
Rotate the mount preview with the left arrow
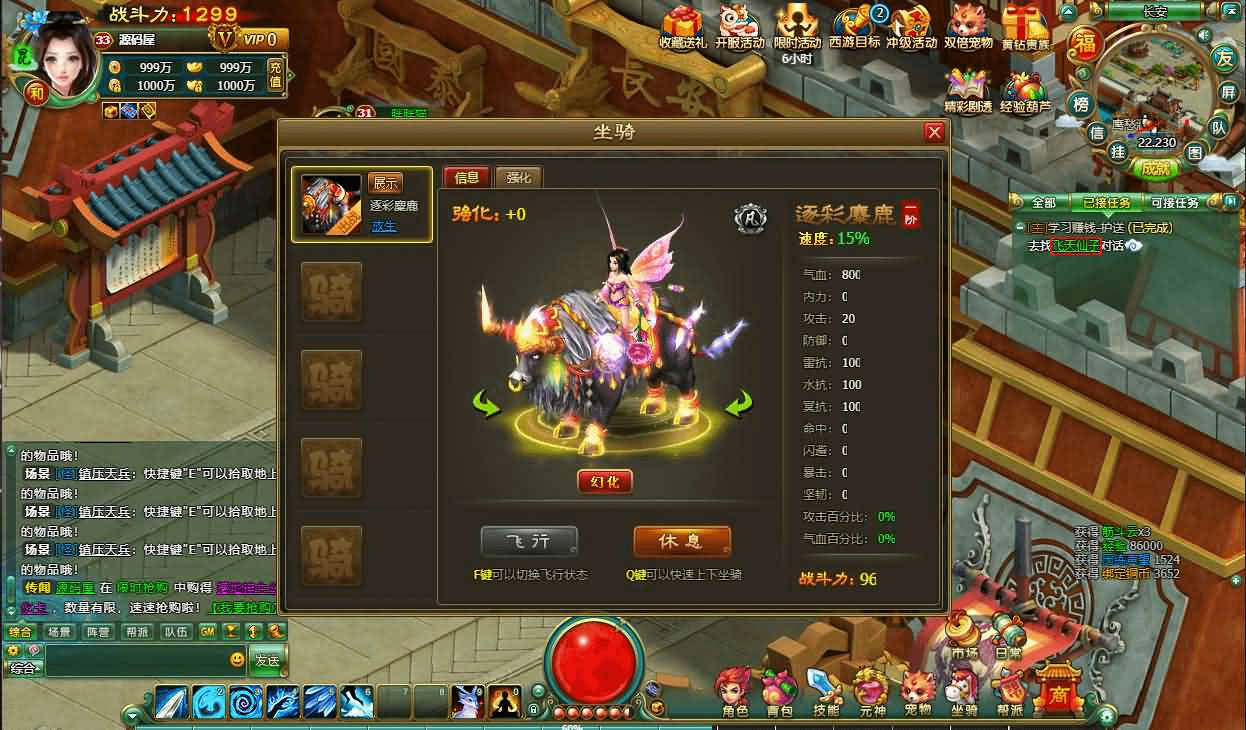[487, 405]
